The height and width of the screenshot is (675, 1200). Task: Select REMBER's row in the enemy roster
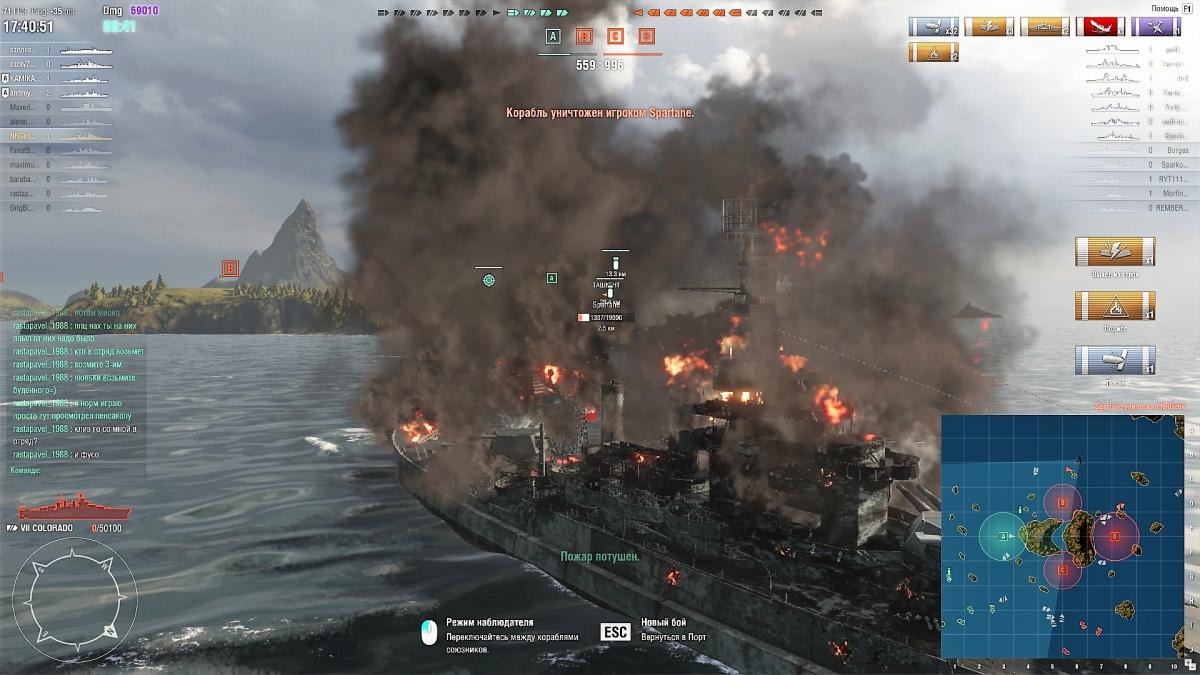point(1172,208)
